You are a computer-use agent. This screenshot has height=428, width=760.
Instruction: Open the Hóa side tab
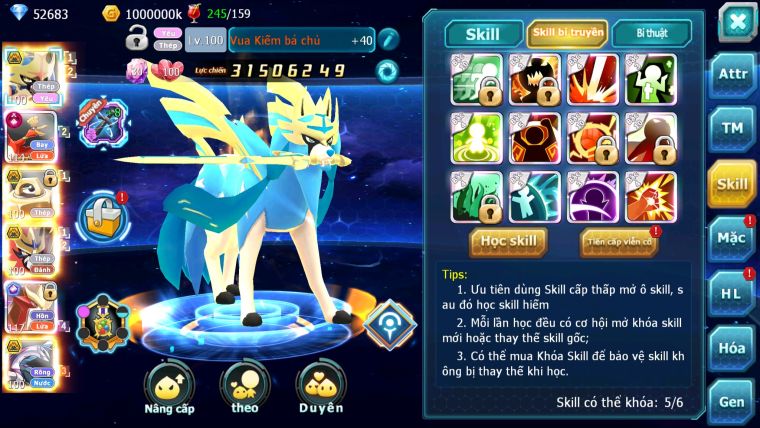[732, 347]
